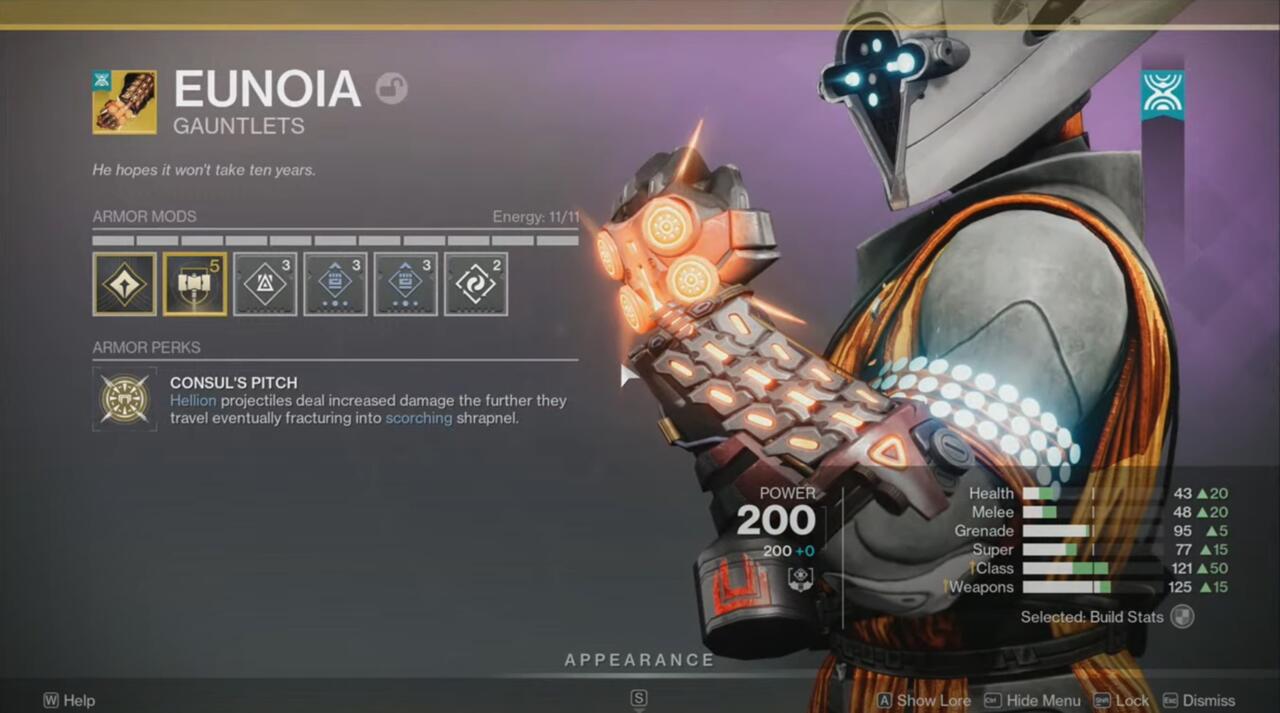This screenshot has height=713, width=1280.
Task: Toggle the Build Stats selection icon
Action: [1182, 617]
